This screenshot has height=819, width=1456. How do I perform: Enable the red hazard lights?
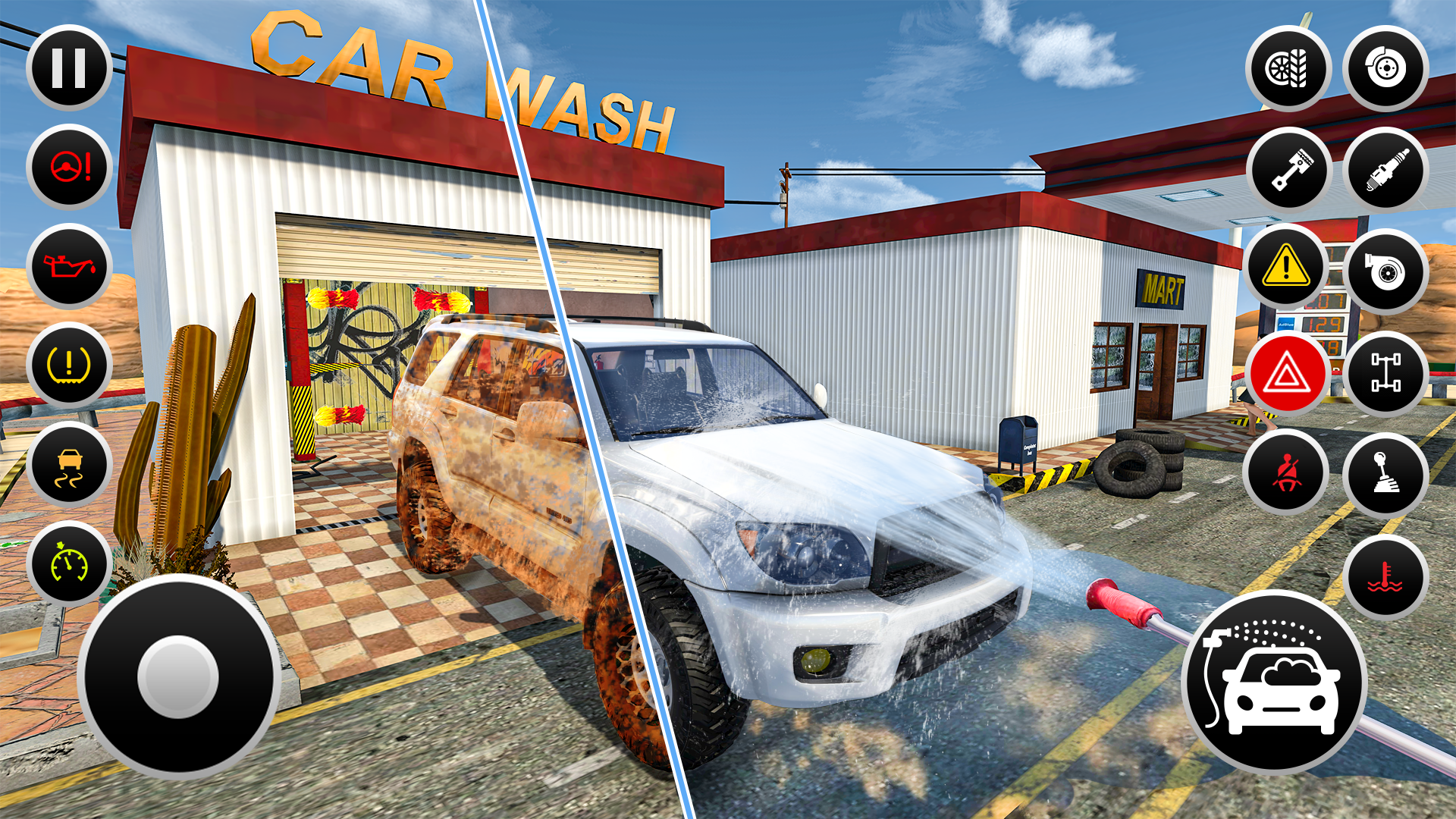coord(1290,374)
